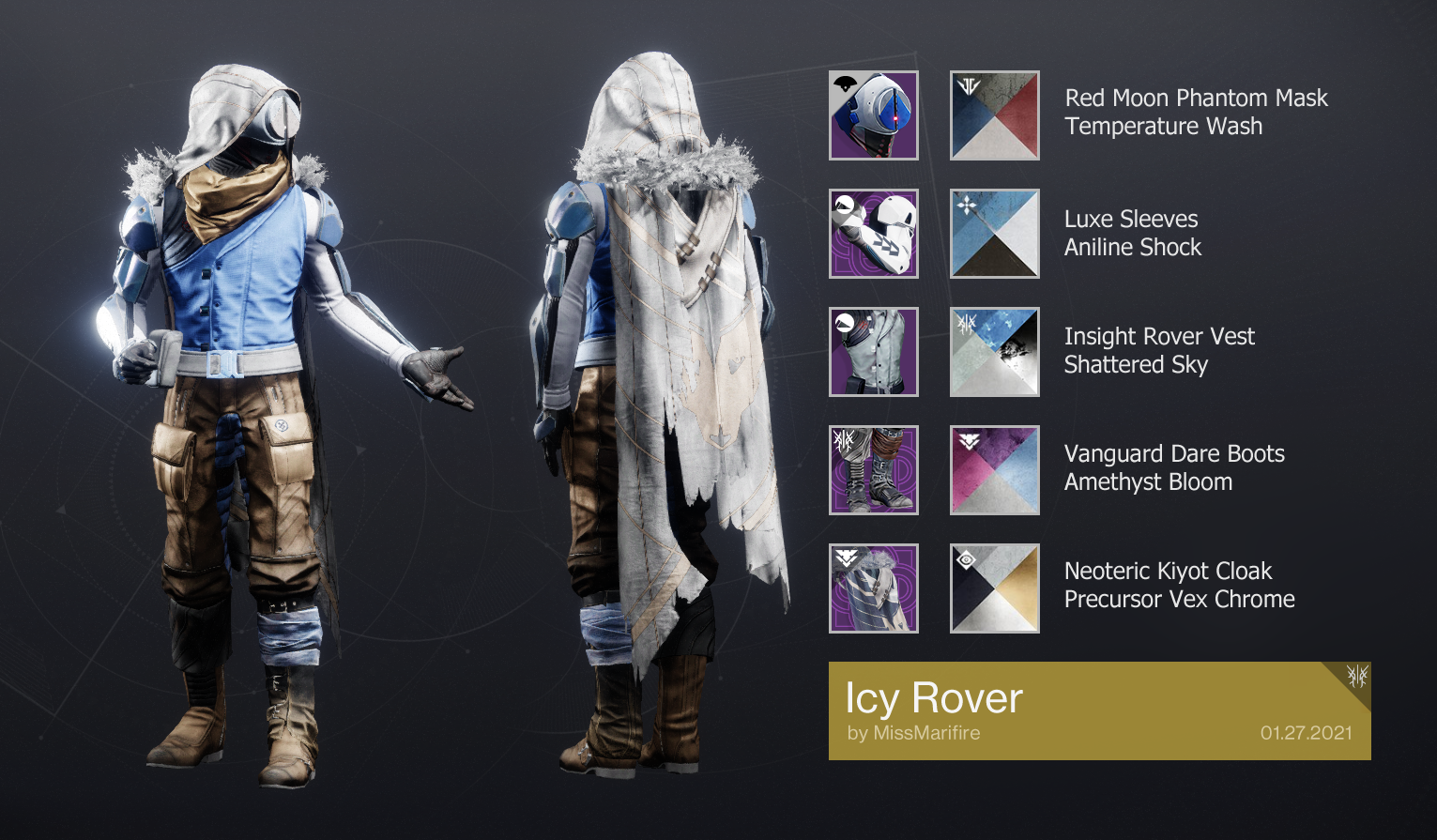The height and width of the screenshot is (840, 1437).
Task: Click the Luxe Sleeves label text
Action: pyautogui.click(x=1131, y=219)
